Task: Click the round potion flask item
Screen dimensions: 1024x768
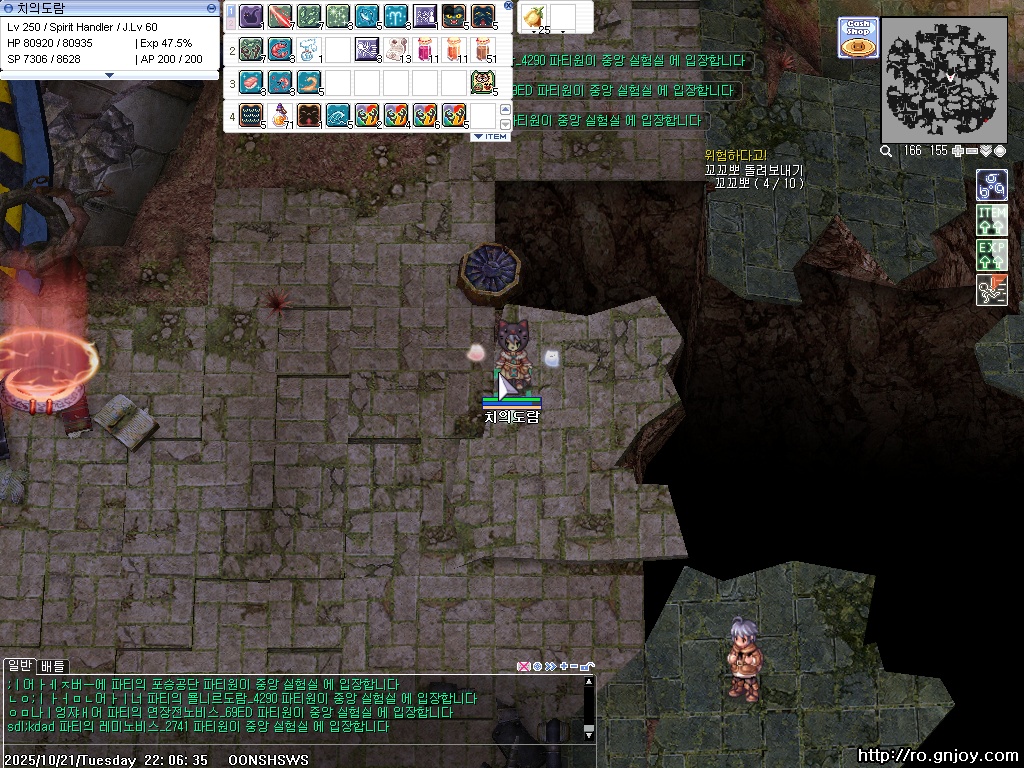Action: [279, 115]
